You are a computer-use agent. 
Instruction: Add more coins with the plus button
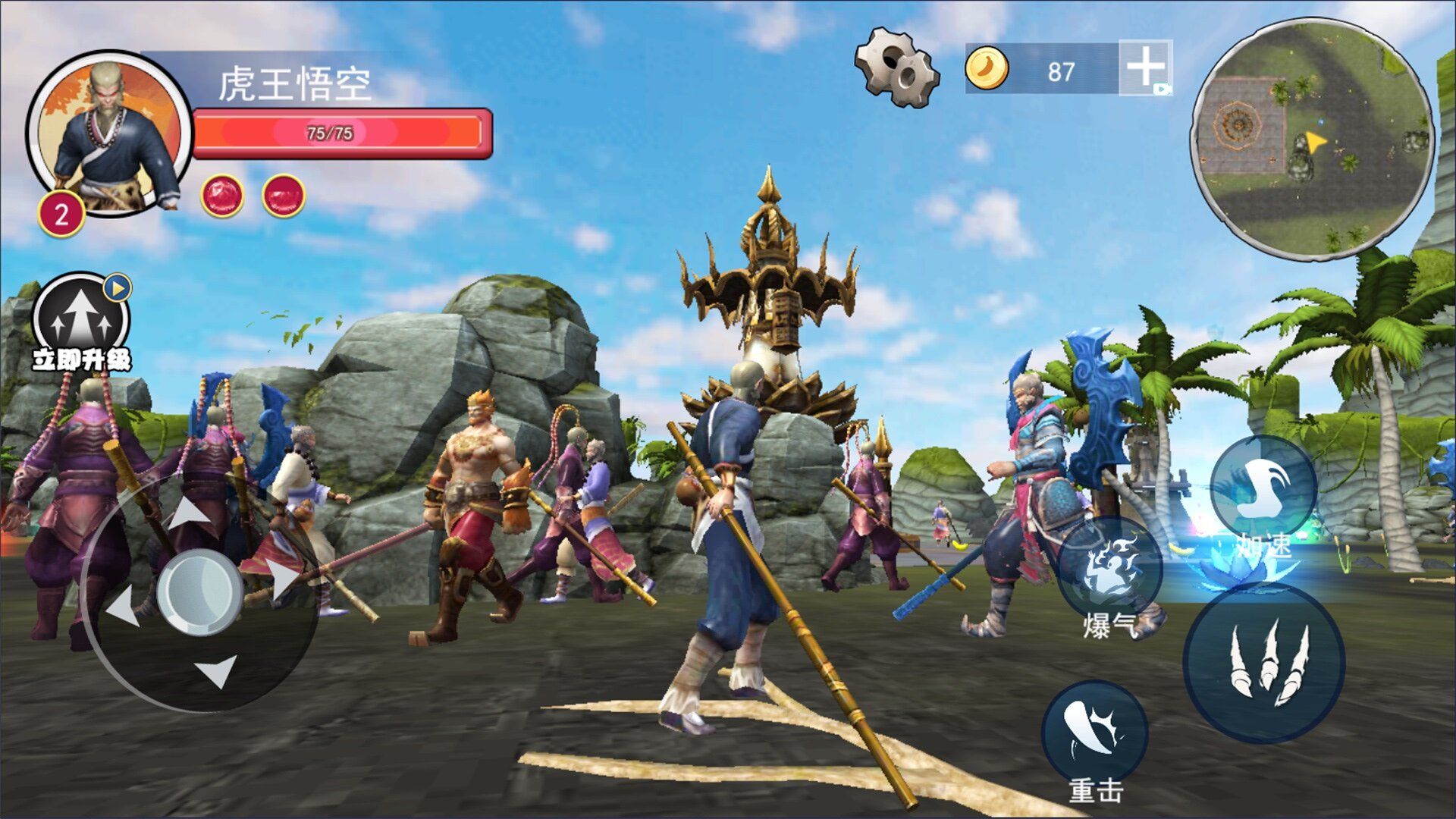click(1145, 67)
